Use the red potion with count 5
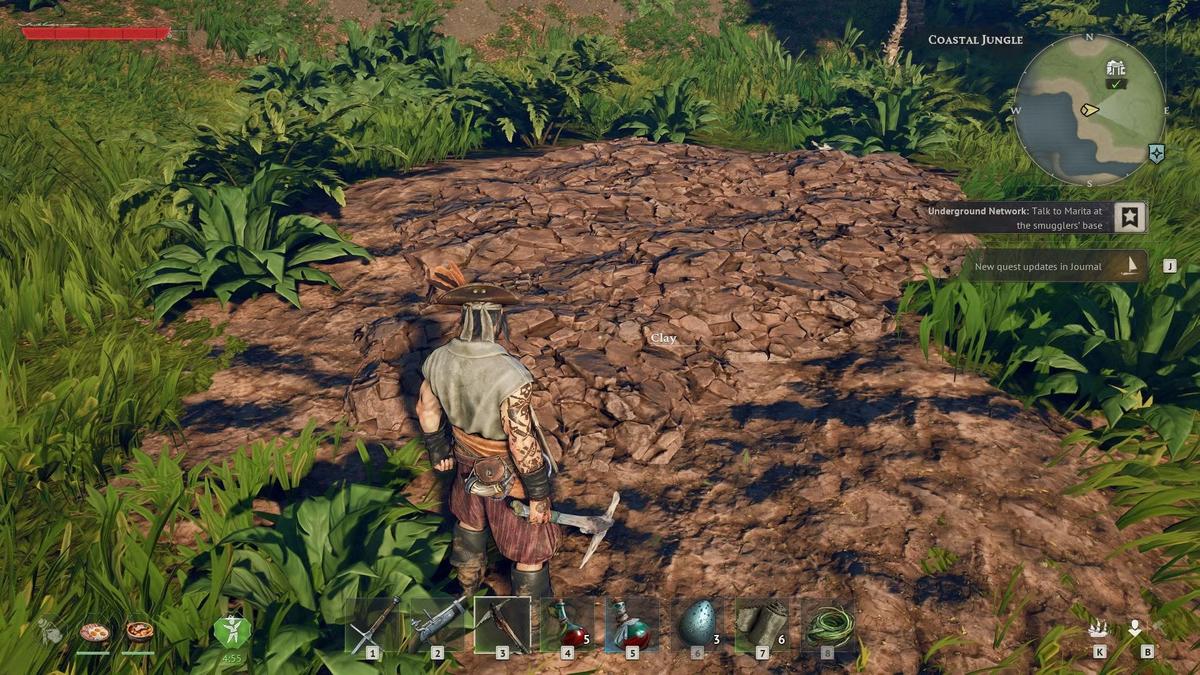Screen dimensions: 1200x675 click(x=567, y=625)
